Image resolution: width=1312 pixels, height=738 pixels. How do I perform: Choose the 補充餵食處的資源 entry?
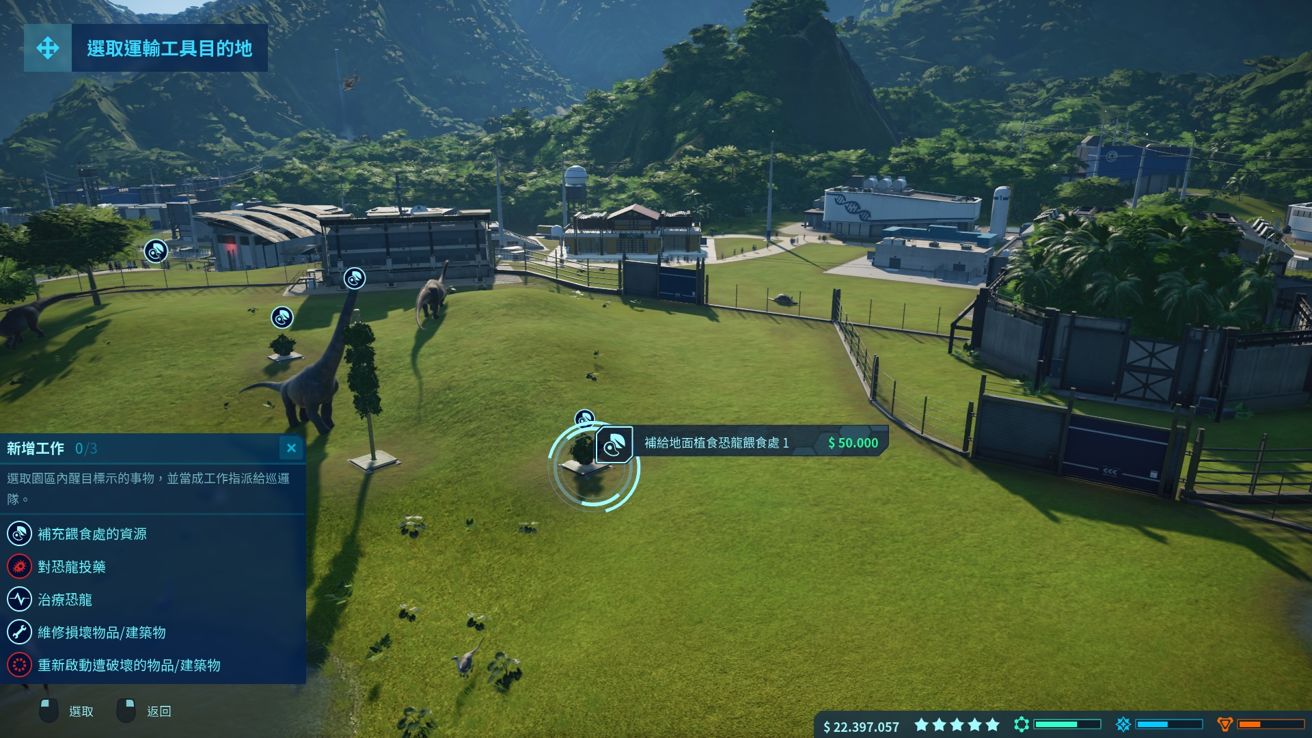pos(92,534)
